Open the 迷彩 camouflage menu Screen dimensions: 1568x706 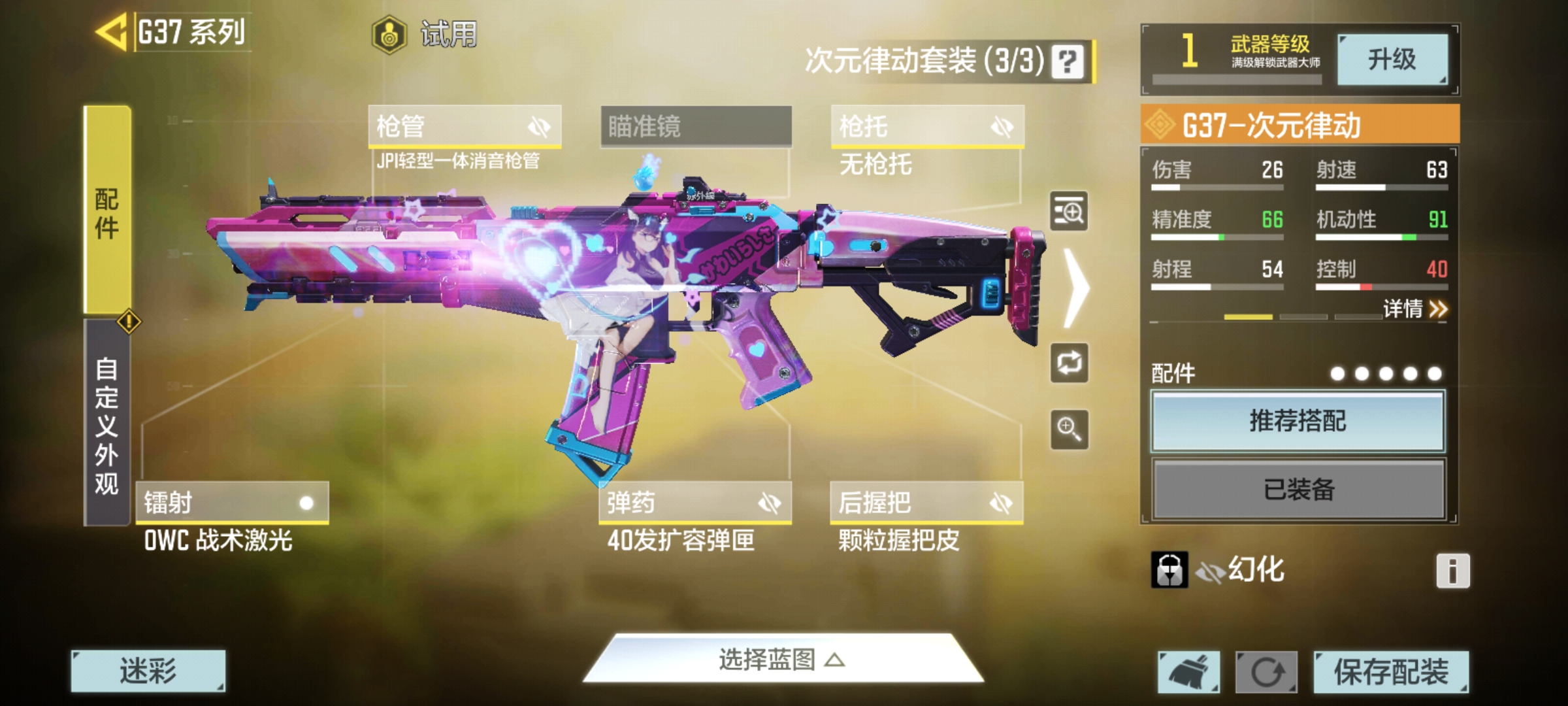pyautogui.click(x=148, y=671)
